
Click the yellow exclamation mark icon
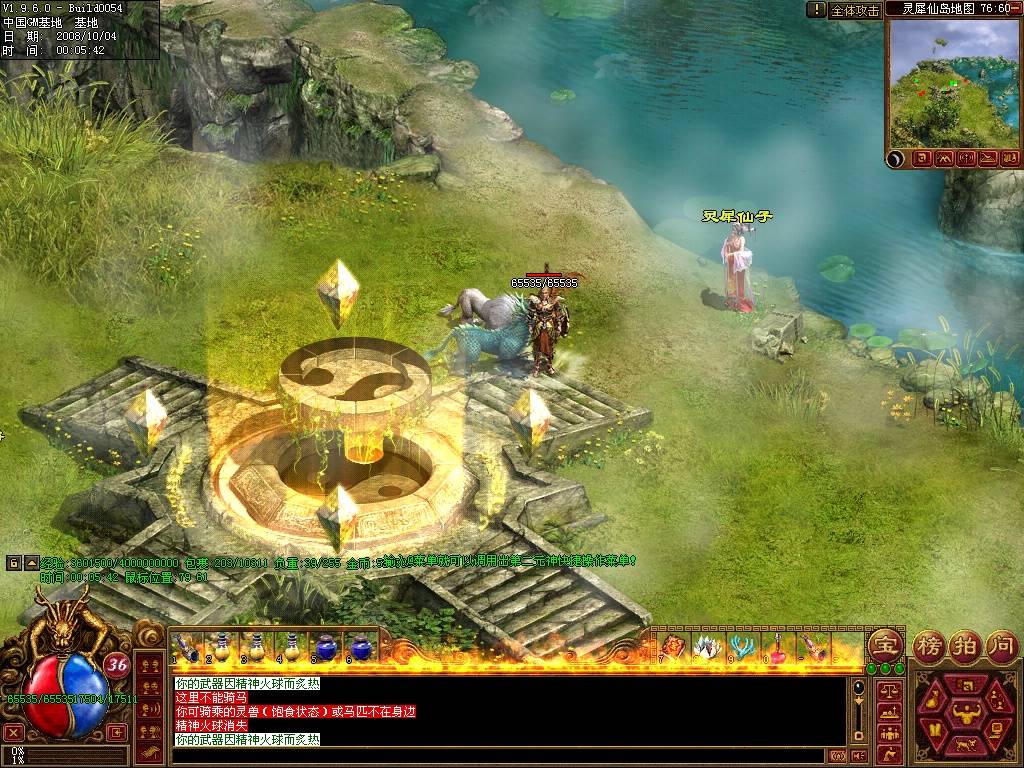pyautogui.click(x=817, y=9)
